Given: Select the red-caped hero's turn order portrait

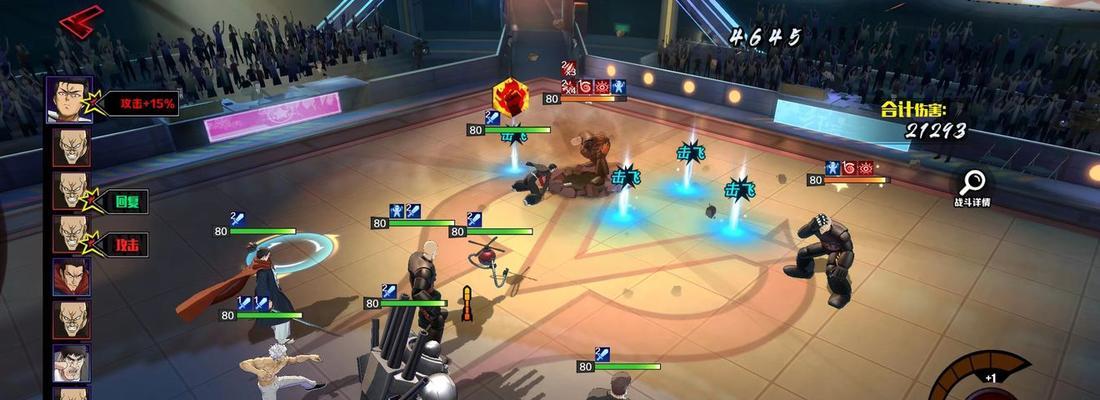Looking at the screenshot, I should click(71, 277).
